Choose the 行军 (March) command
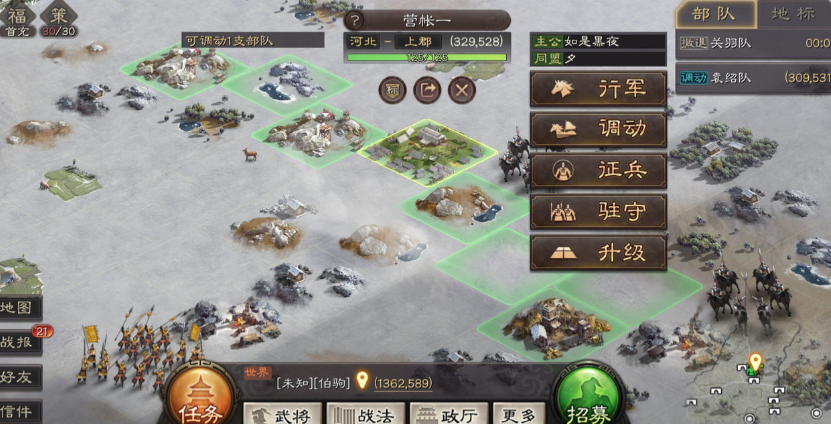 point(598,88)
